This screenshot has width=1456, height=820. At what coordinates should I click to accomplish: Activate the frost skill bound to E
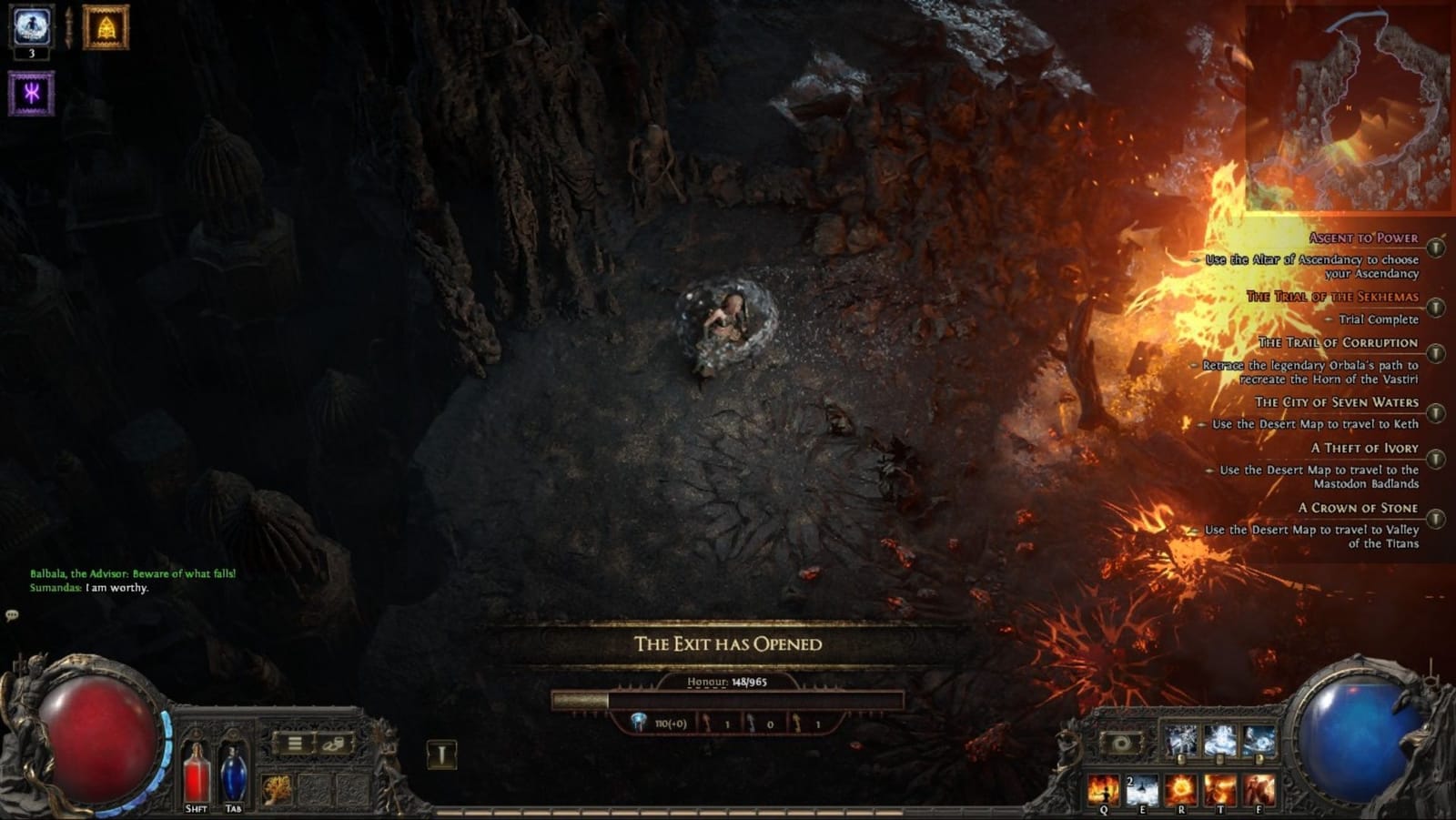point(1140,789)
